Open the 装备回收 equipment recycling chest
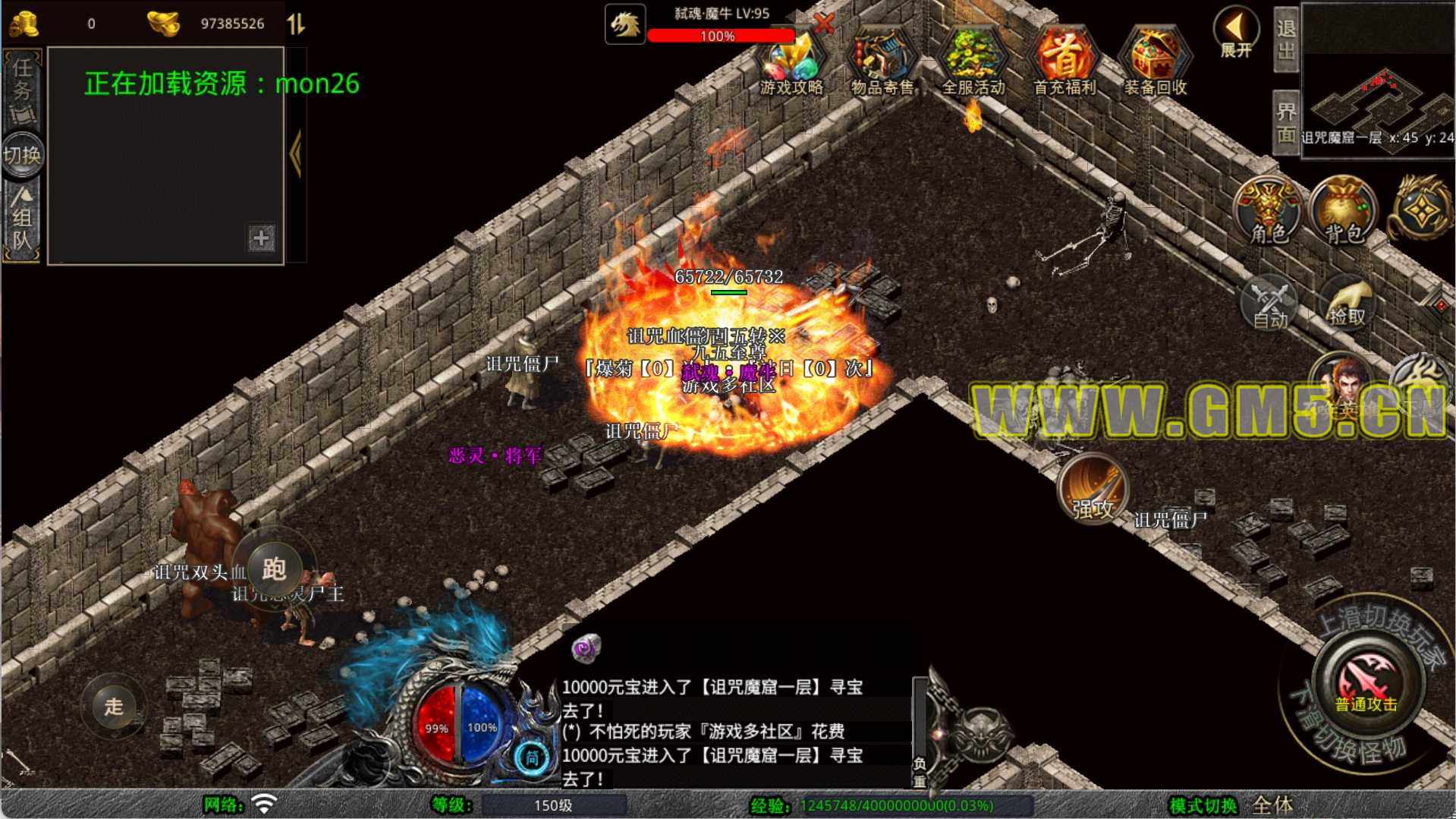 pos(1155,62)
